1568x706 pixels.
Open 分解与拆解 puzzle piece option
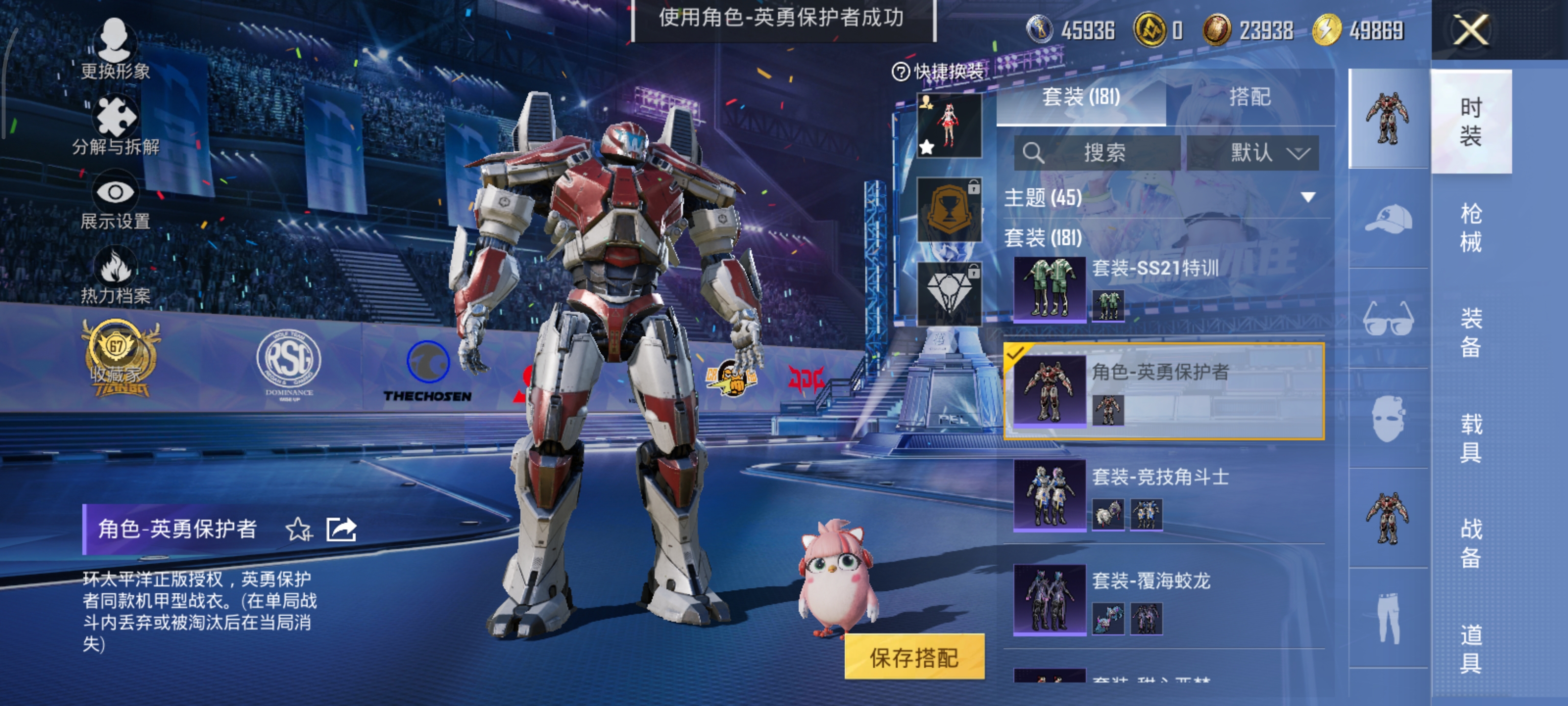115,125
